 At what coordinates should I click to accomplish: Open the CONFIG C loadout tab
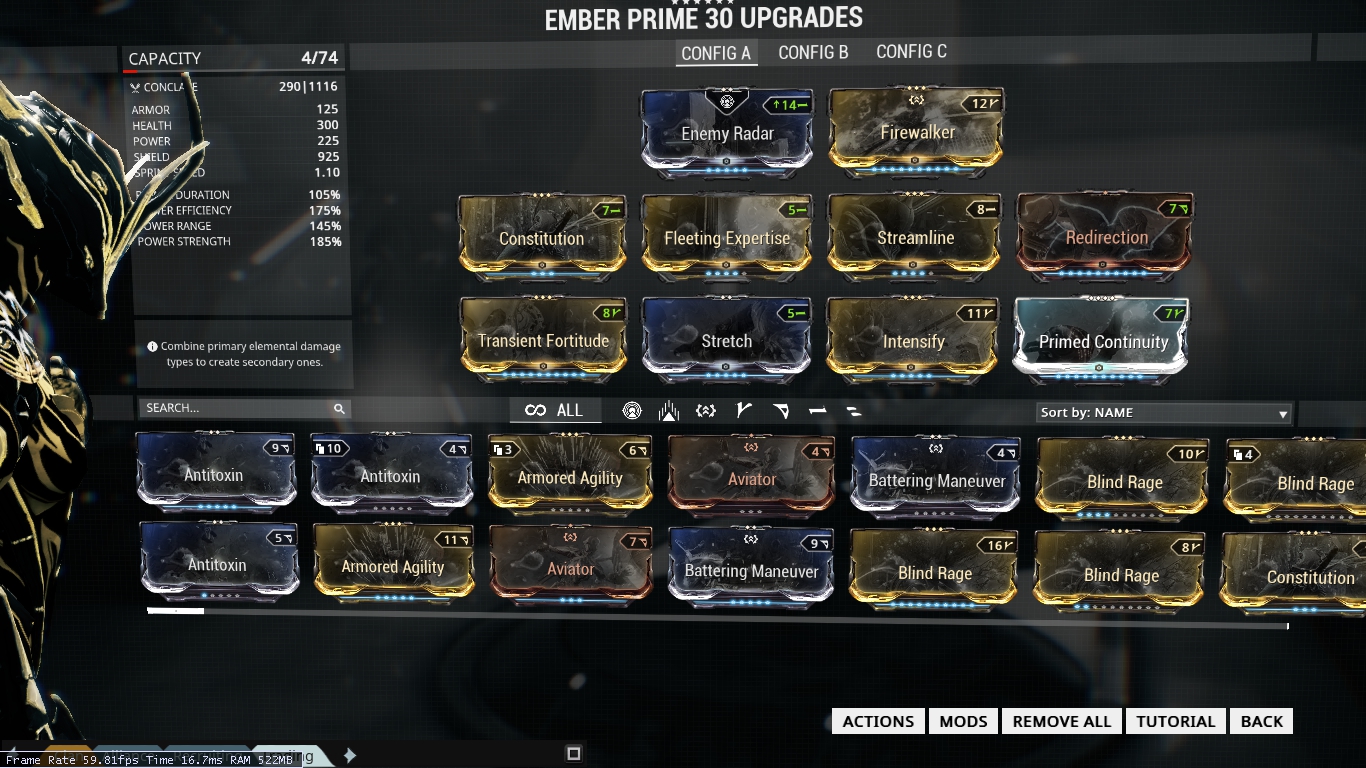coord(910,51)
